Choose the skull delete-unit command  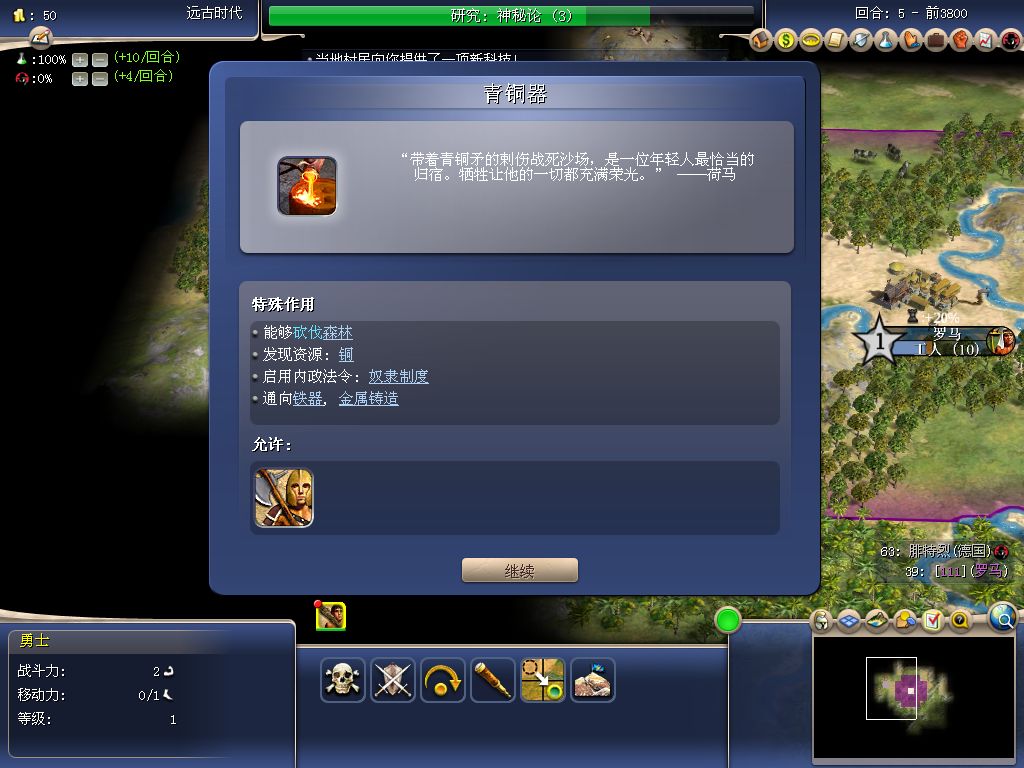[343, 680]
